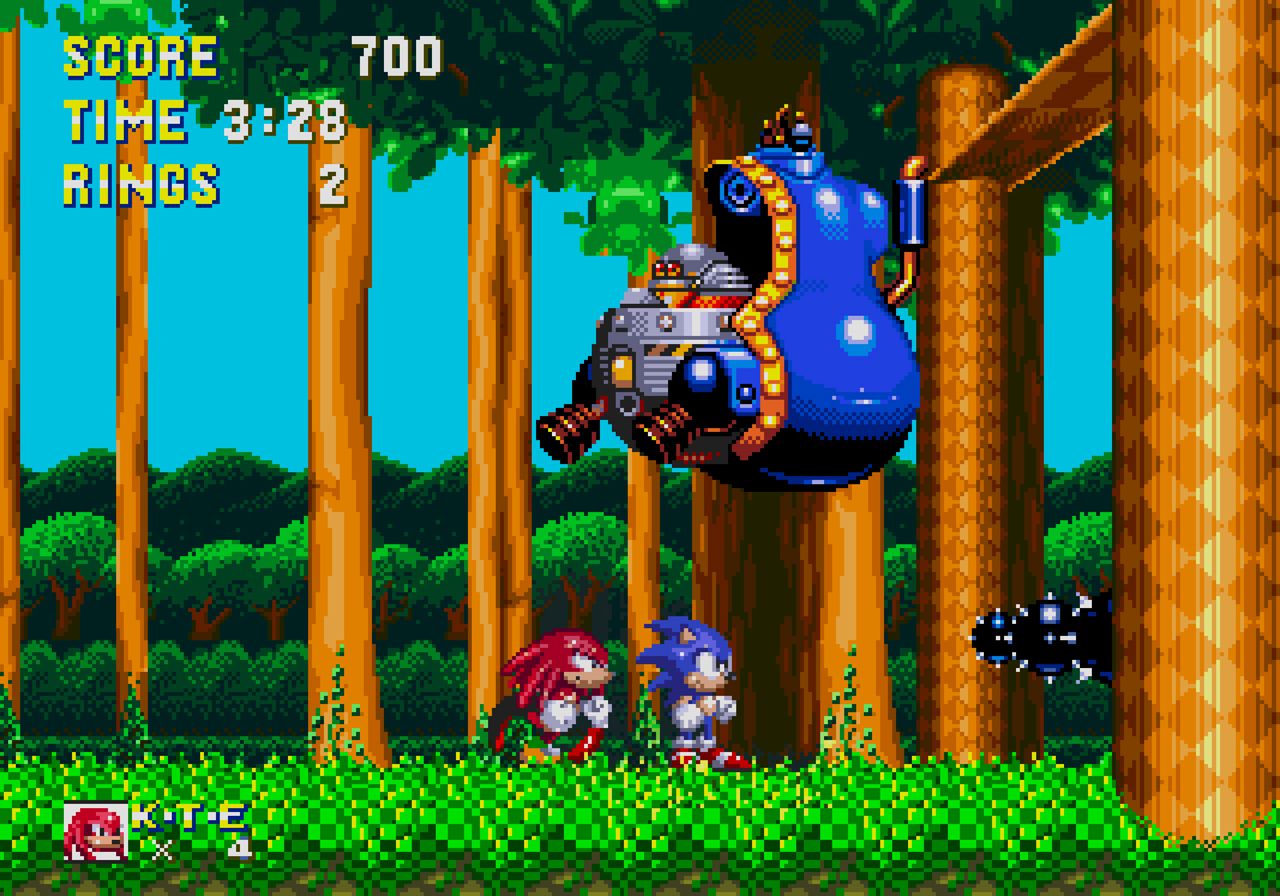This screenshot has height=896, width=1280.
Task: Click Sonic beside Knuckles
Action: point(690,690)
